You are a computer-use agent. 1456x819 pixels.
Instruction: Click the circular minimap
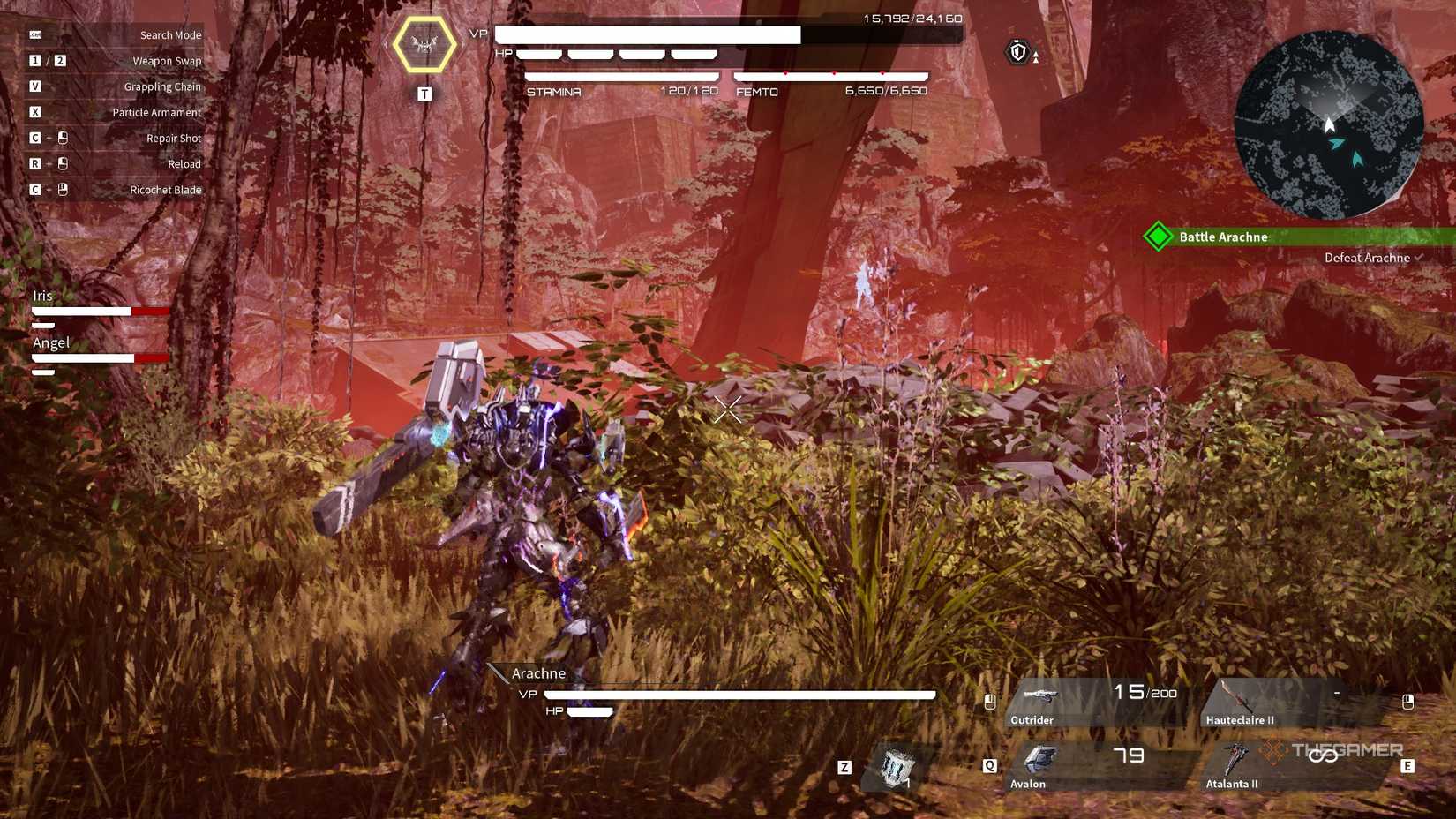coord(1328,124)
